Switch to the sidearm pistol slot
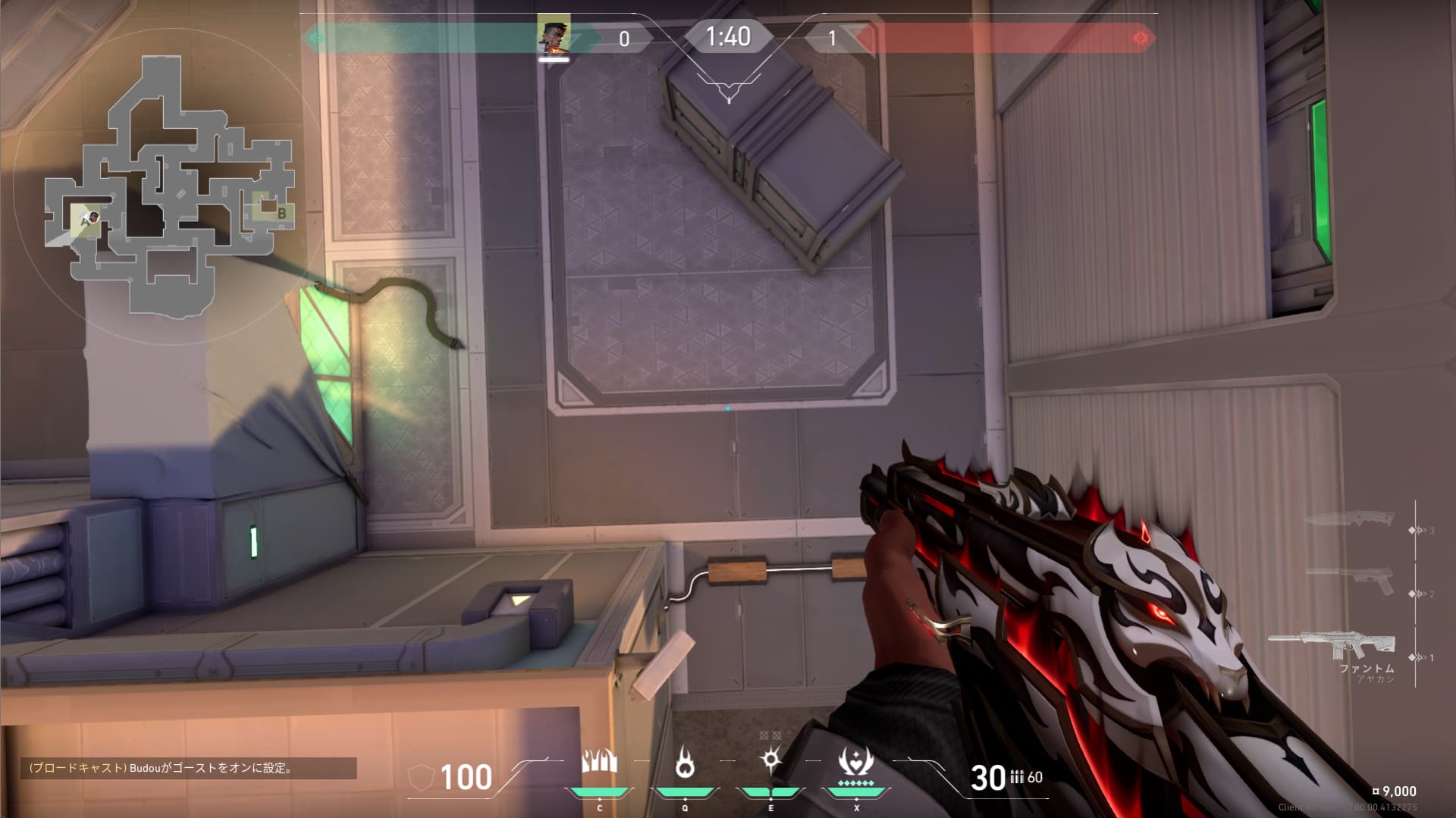 [1351, 581]
